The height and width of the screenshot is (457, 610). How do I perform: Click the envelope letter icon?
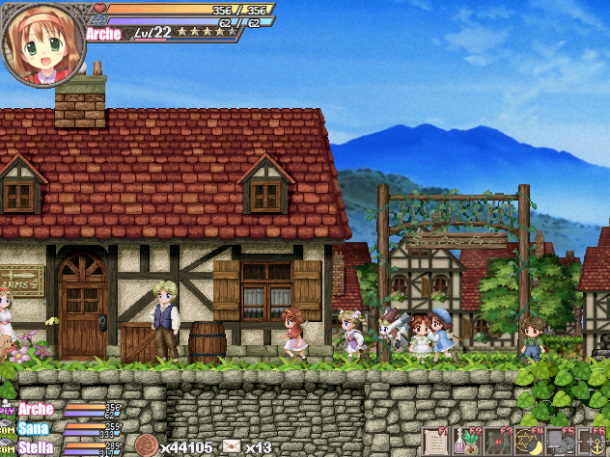pos(232,446)
